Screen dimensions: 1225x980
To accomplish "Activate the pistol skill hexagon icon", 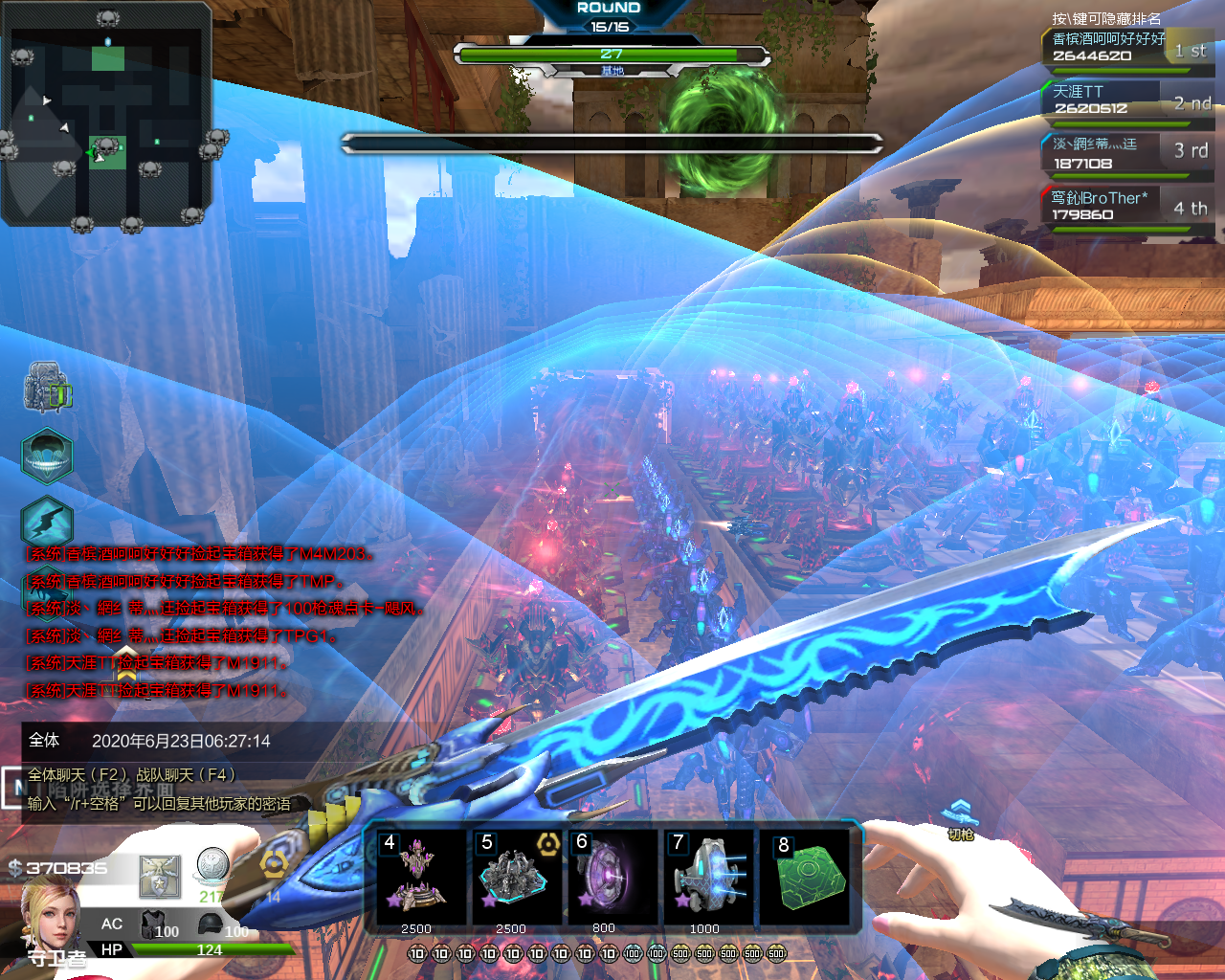I will (47, 523).
